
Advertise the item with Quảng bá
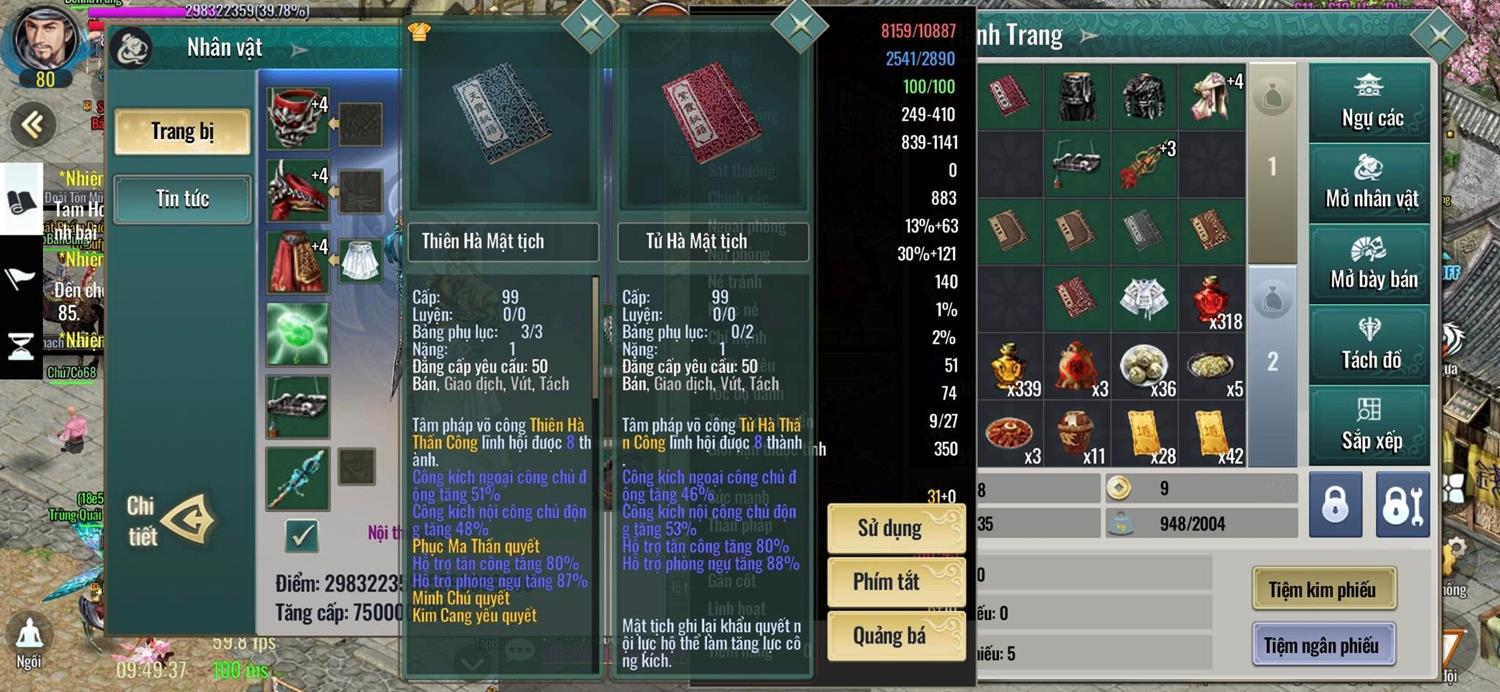(x=895, y=636)
